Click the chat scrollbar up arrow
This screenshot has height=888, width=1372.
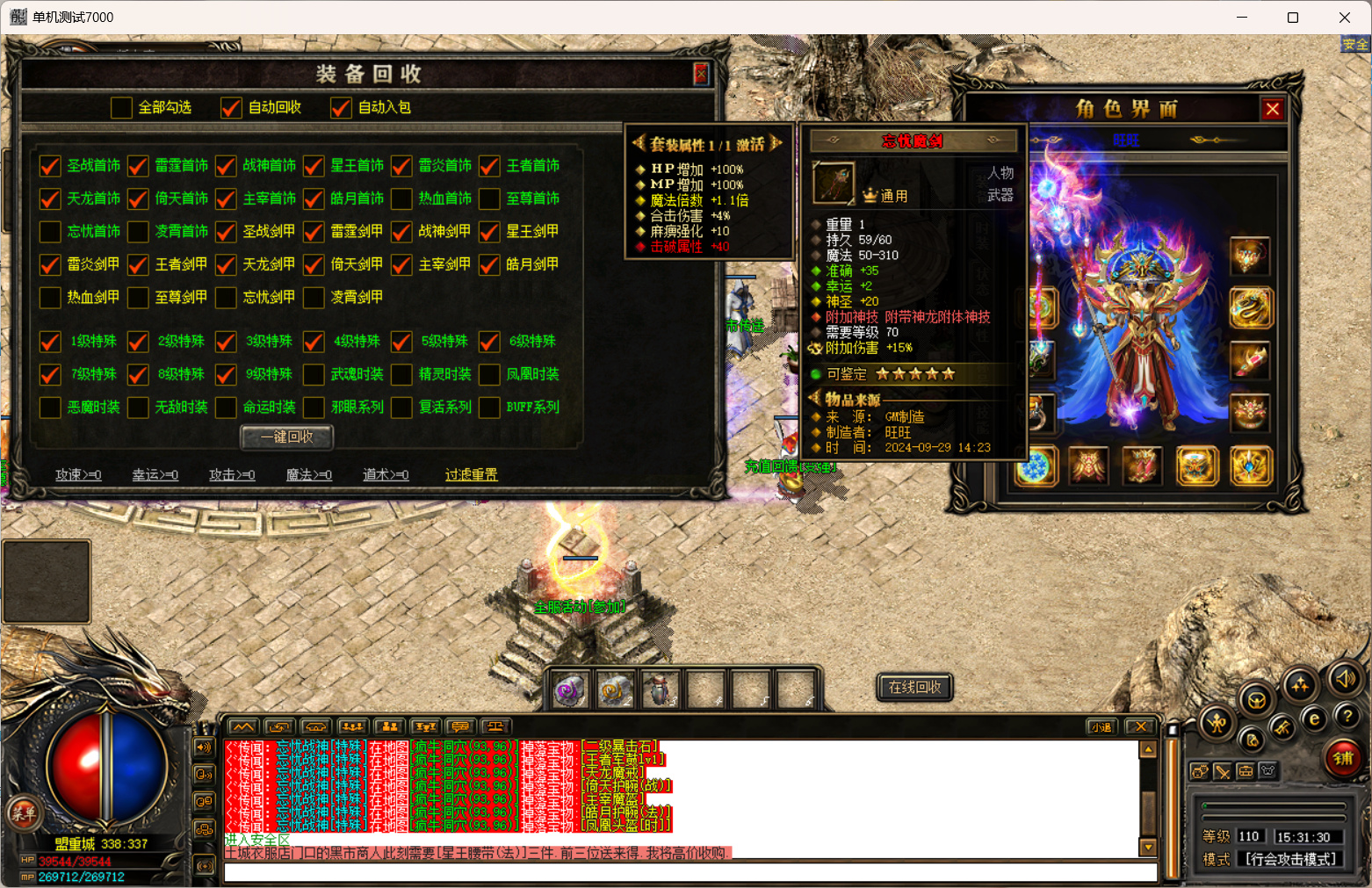click(1149, 749)
